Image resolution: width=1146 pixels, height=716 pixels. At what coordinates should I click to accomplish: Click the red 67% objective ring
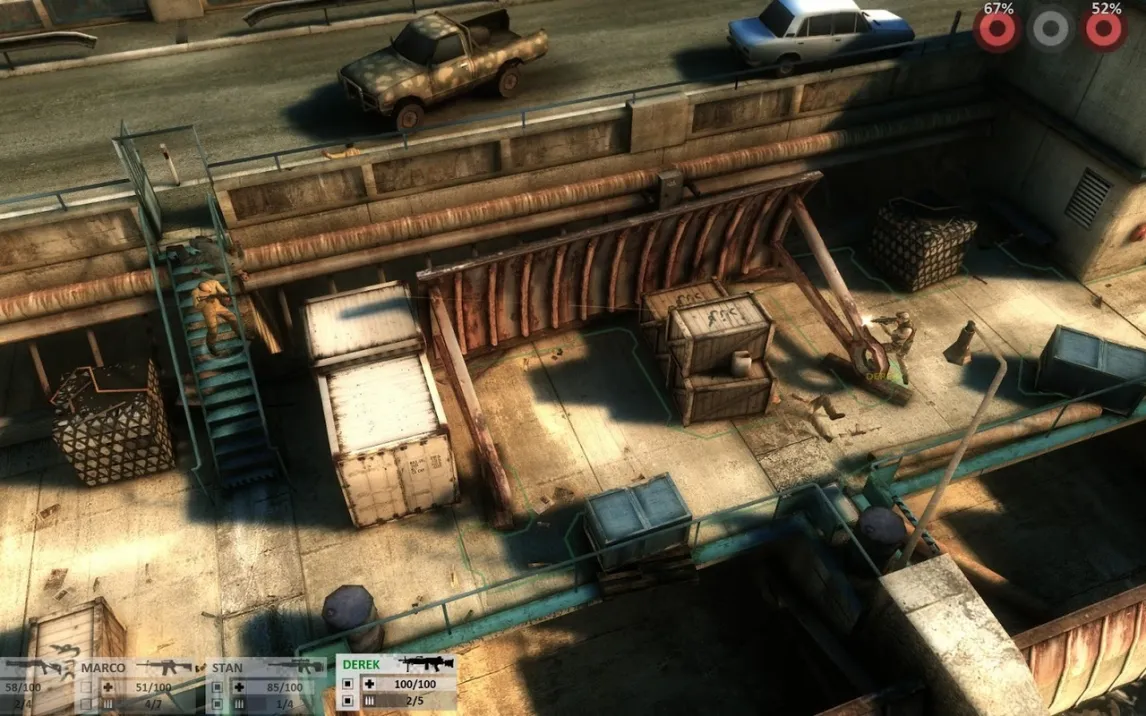(997, 30)
